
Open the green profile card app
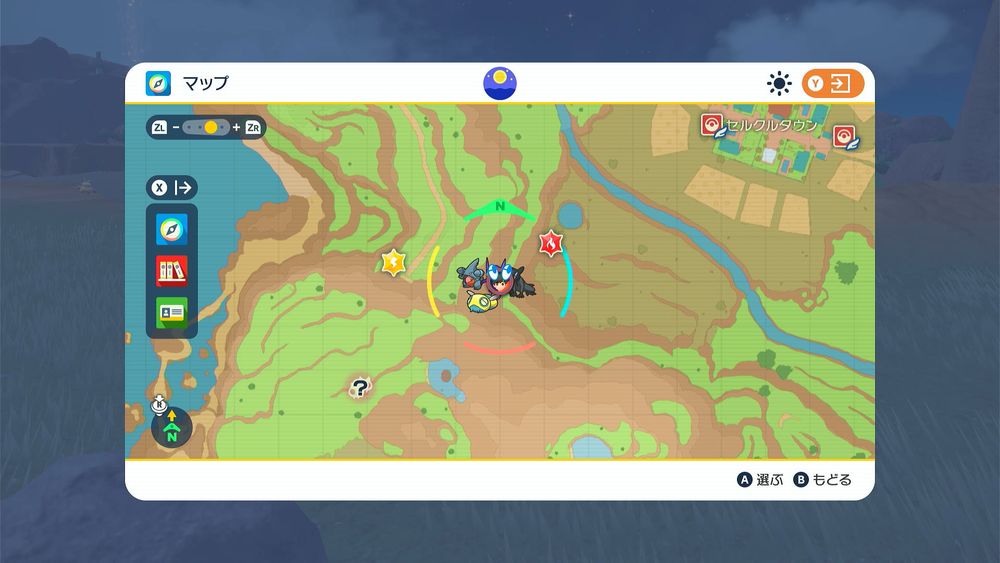(171, 312)
